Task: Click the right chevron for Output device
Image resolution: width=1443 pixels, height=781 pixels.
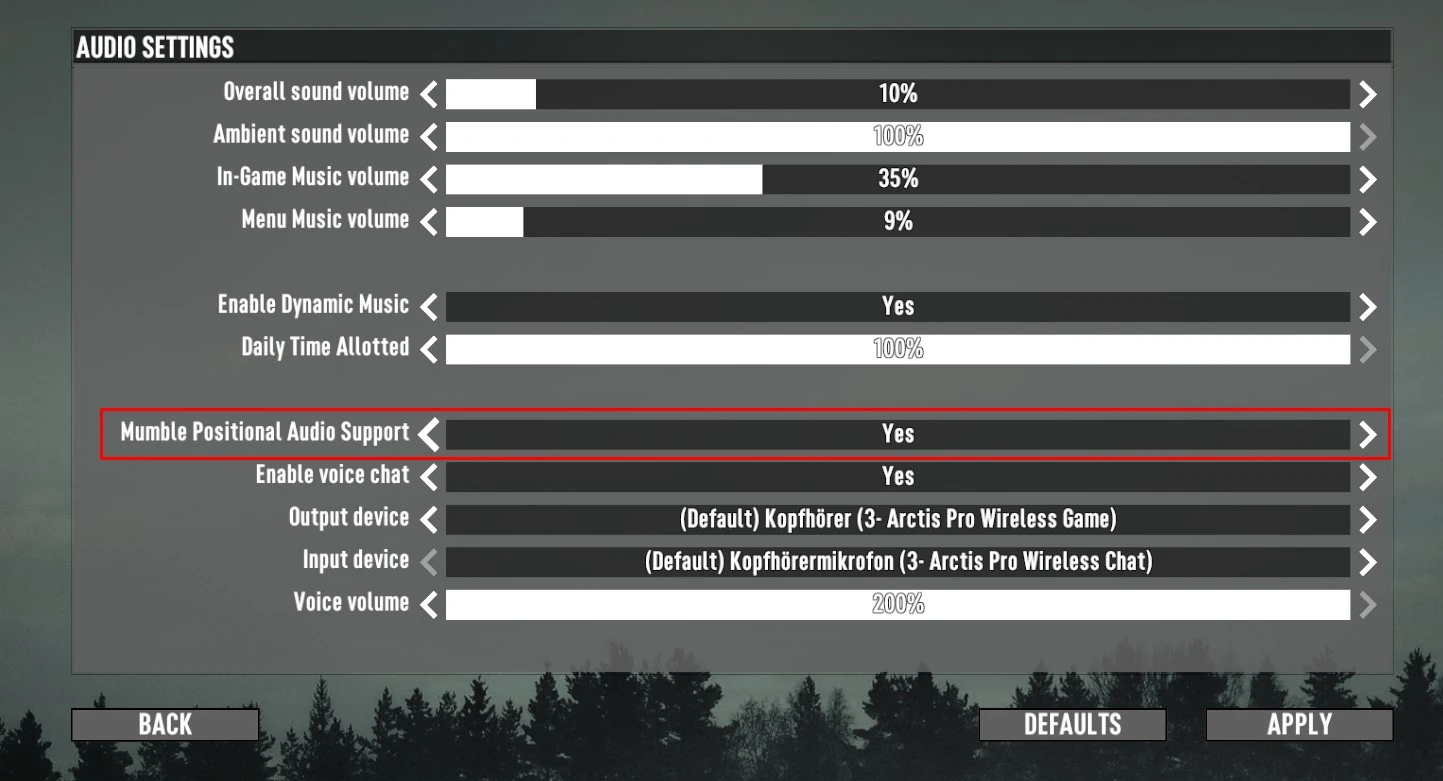Action: pyautogui.click(x=1367, y=519)
